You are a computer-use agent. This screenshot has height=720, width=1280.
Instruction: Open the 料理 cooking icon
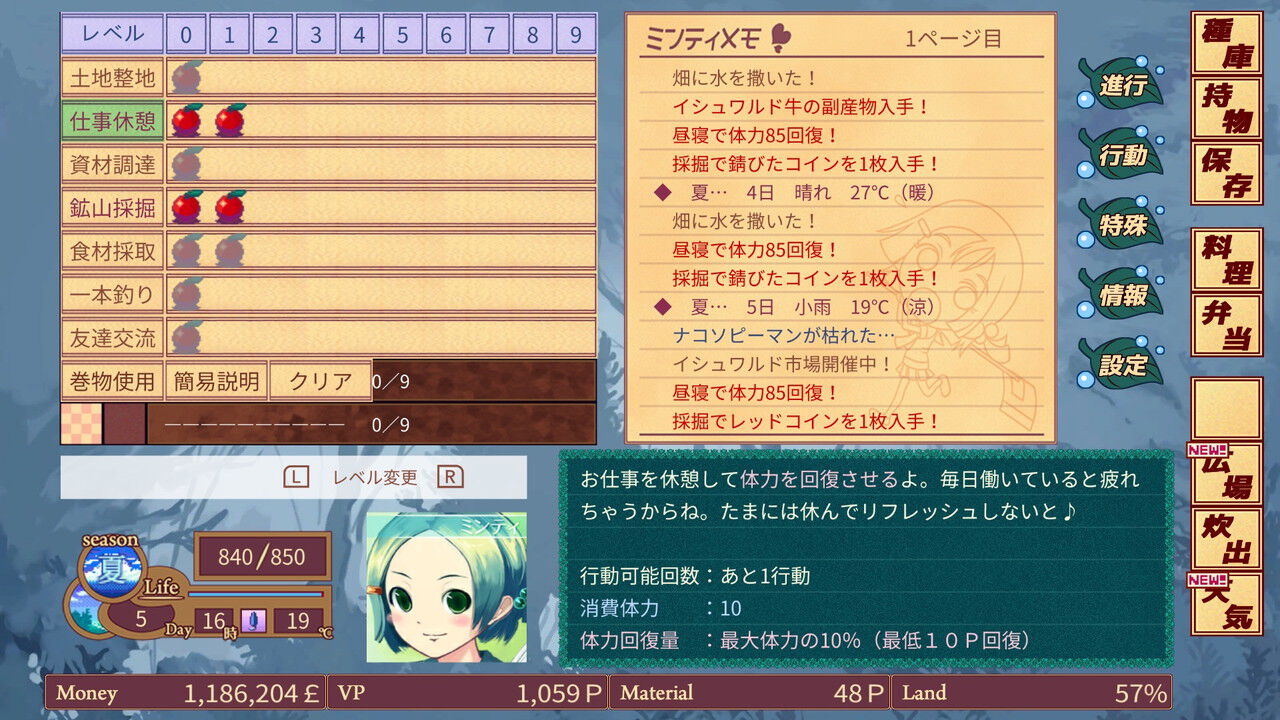point(1228,260)
